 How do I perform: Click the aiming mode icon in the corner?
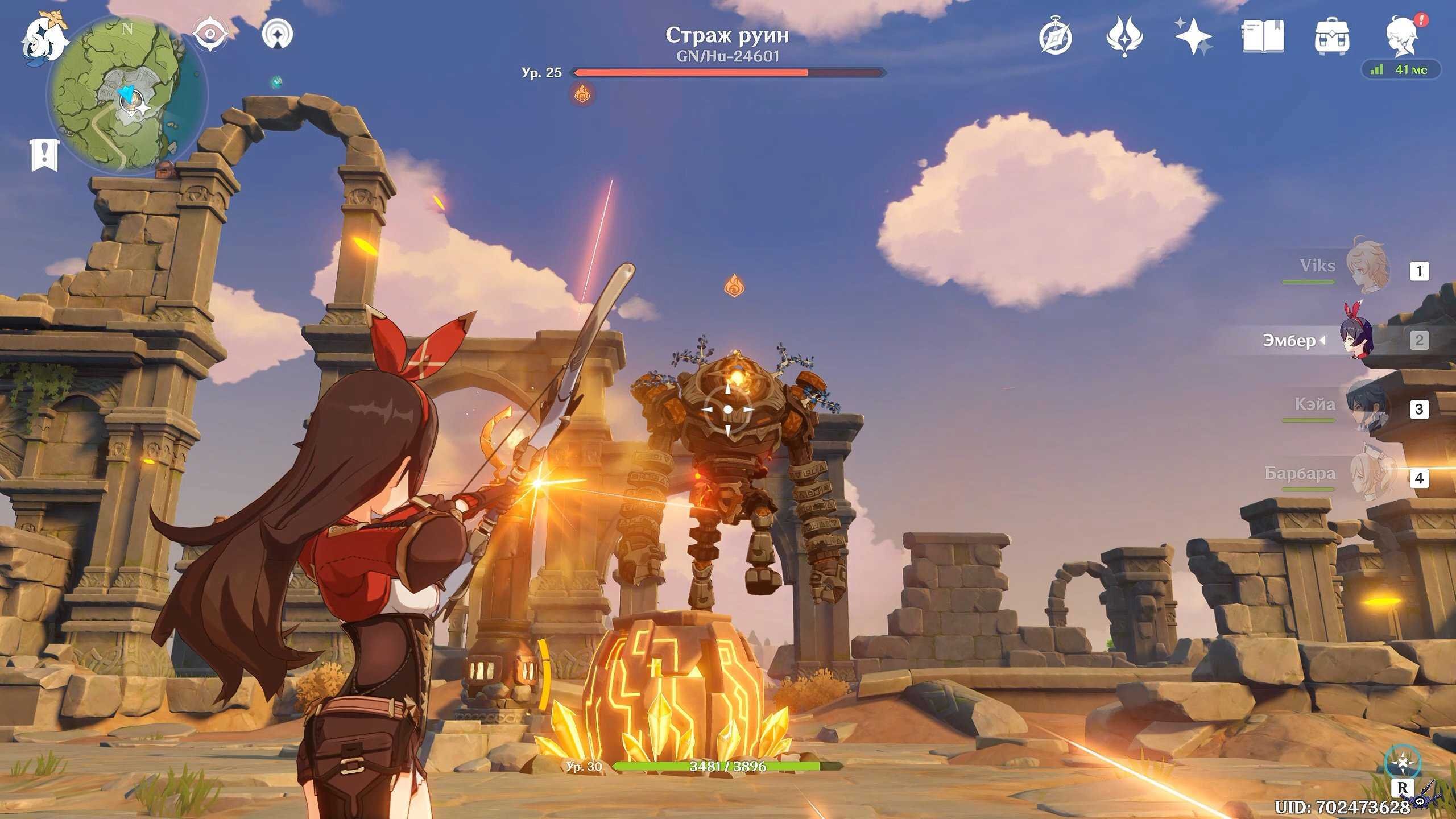(x=1403, y=763)
